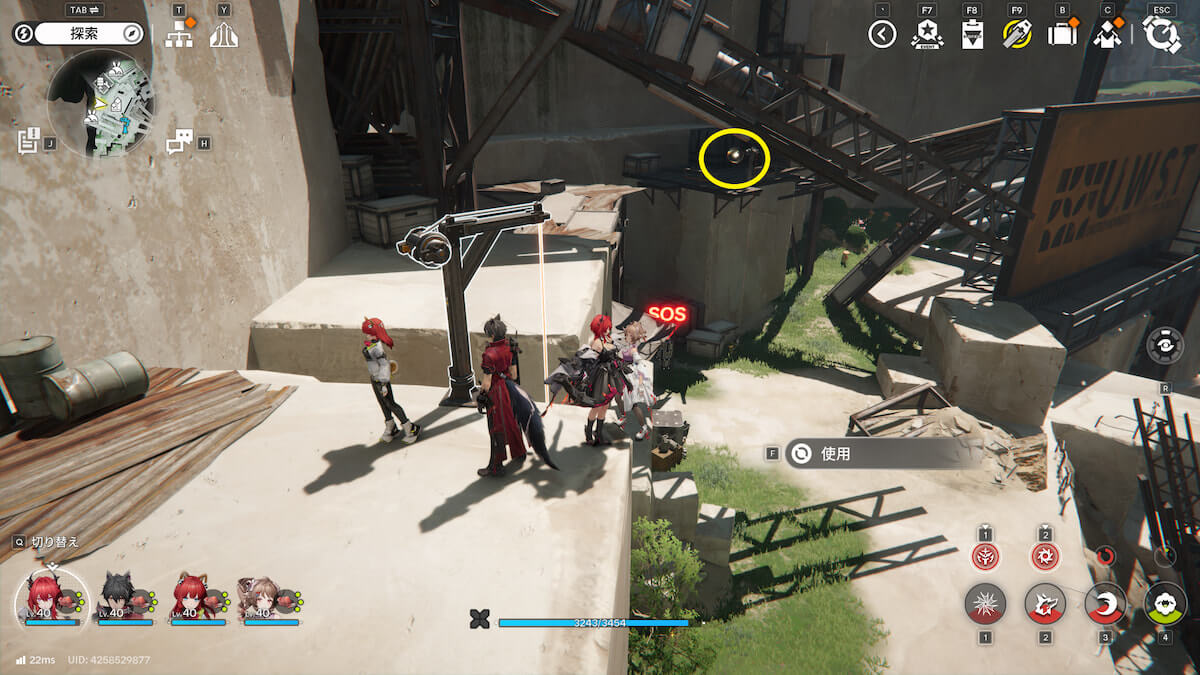Activate the green sheep skill in slot 4

[1165, 604]
